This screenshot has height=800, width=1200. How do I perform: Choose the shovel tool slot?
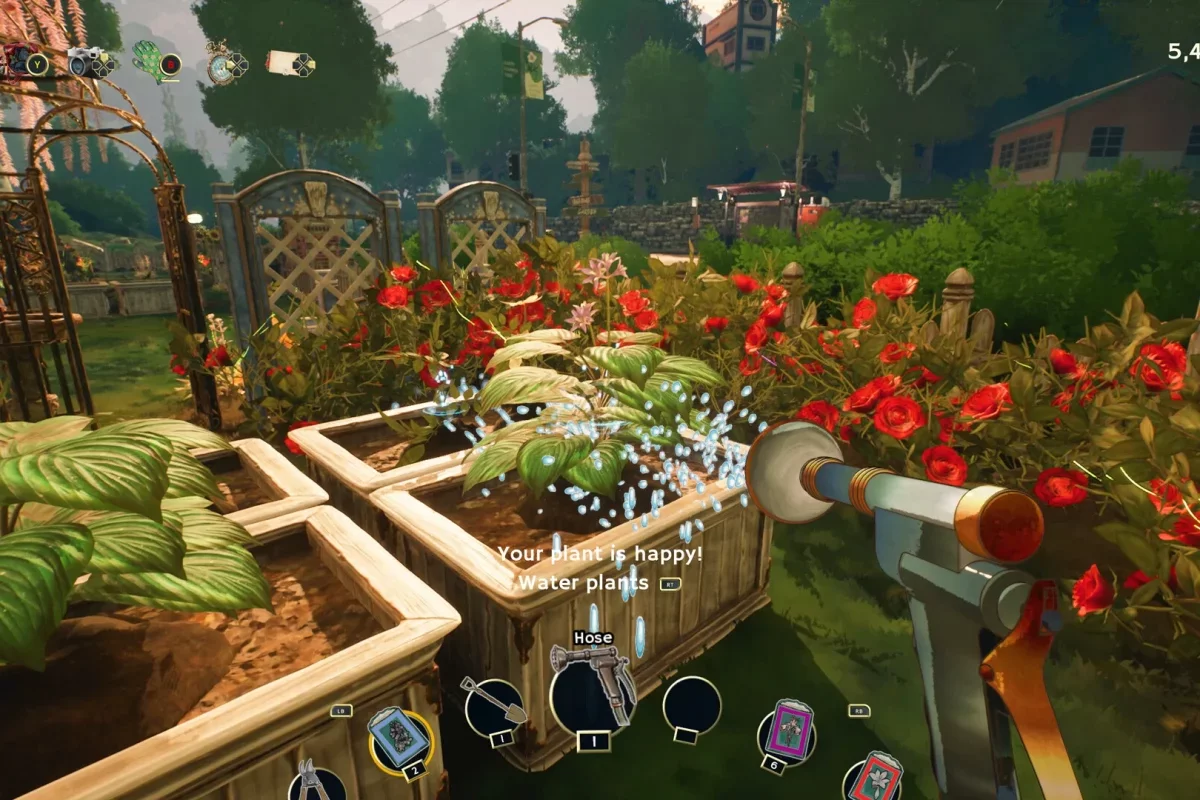pyautogui.click(x=494, y=707)
